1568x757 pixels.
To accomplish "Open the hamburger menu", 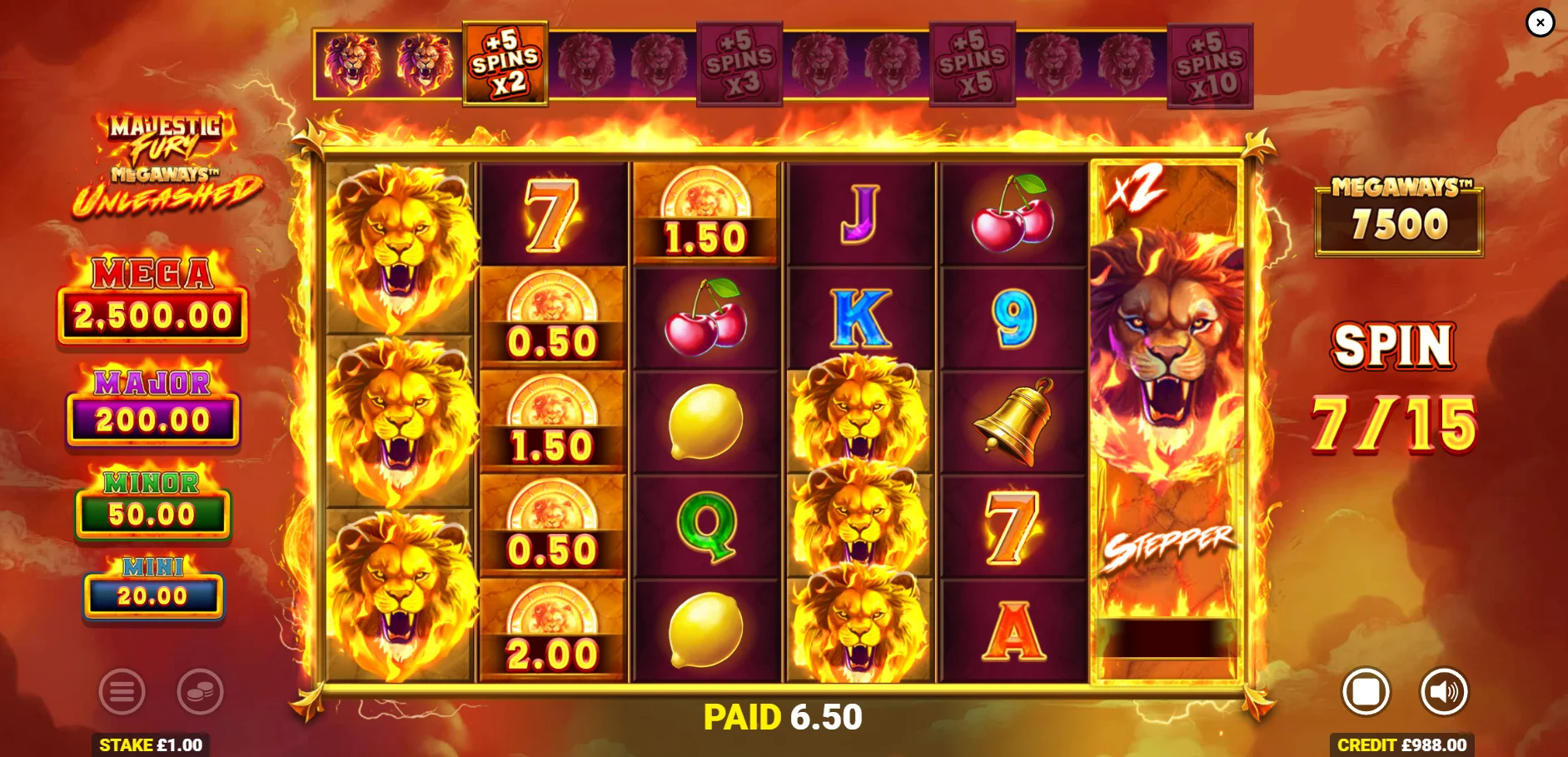I will click(x=122, y=691).
